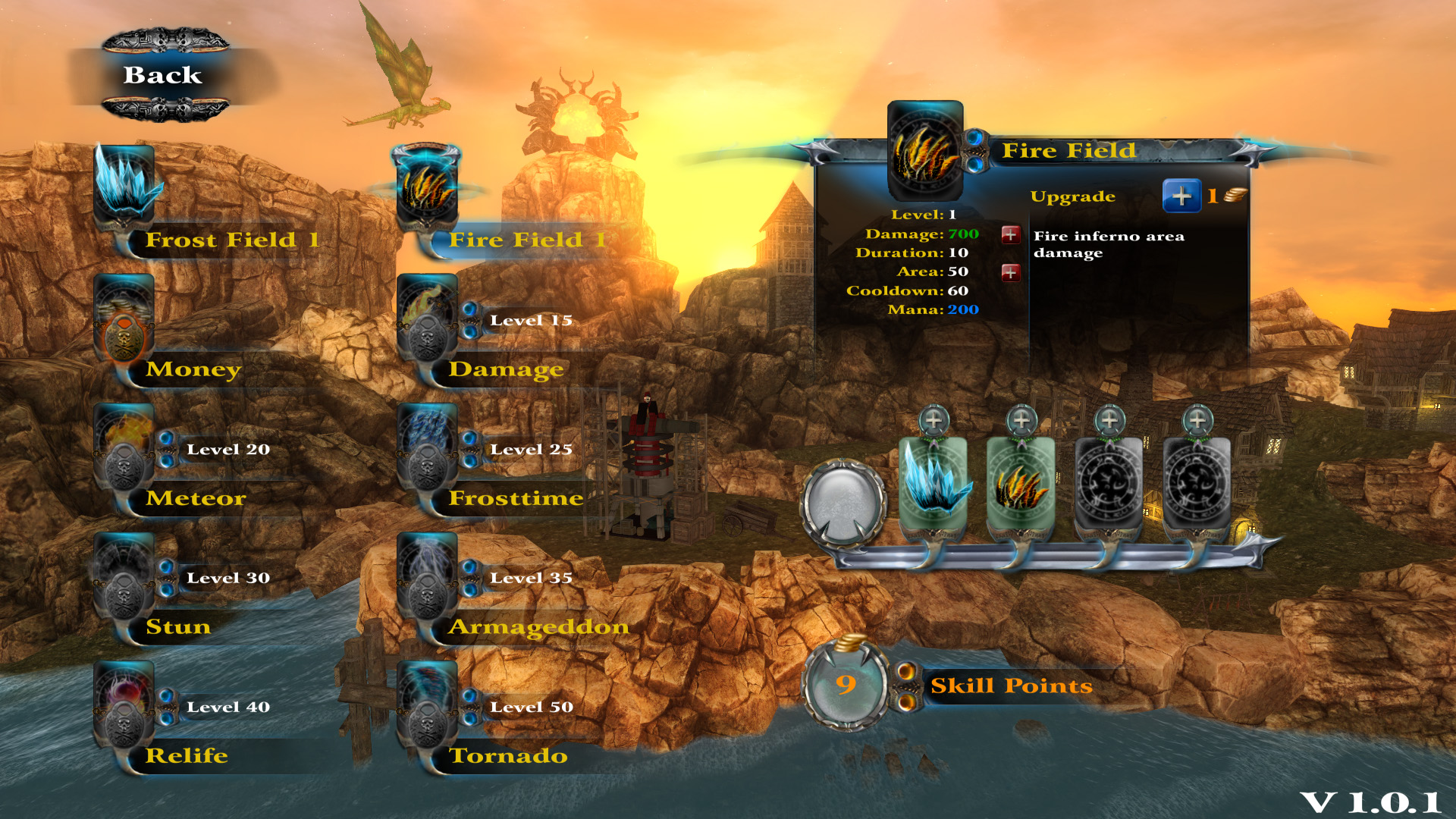Screen dimensions: 1456x819
Task: Choose the locked Armageddon skill
Action: [x=427, y=578]
